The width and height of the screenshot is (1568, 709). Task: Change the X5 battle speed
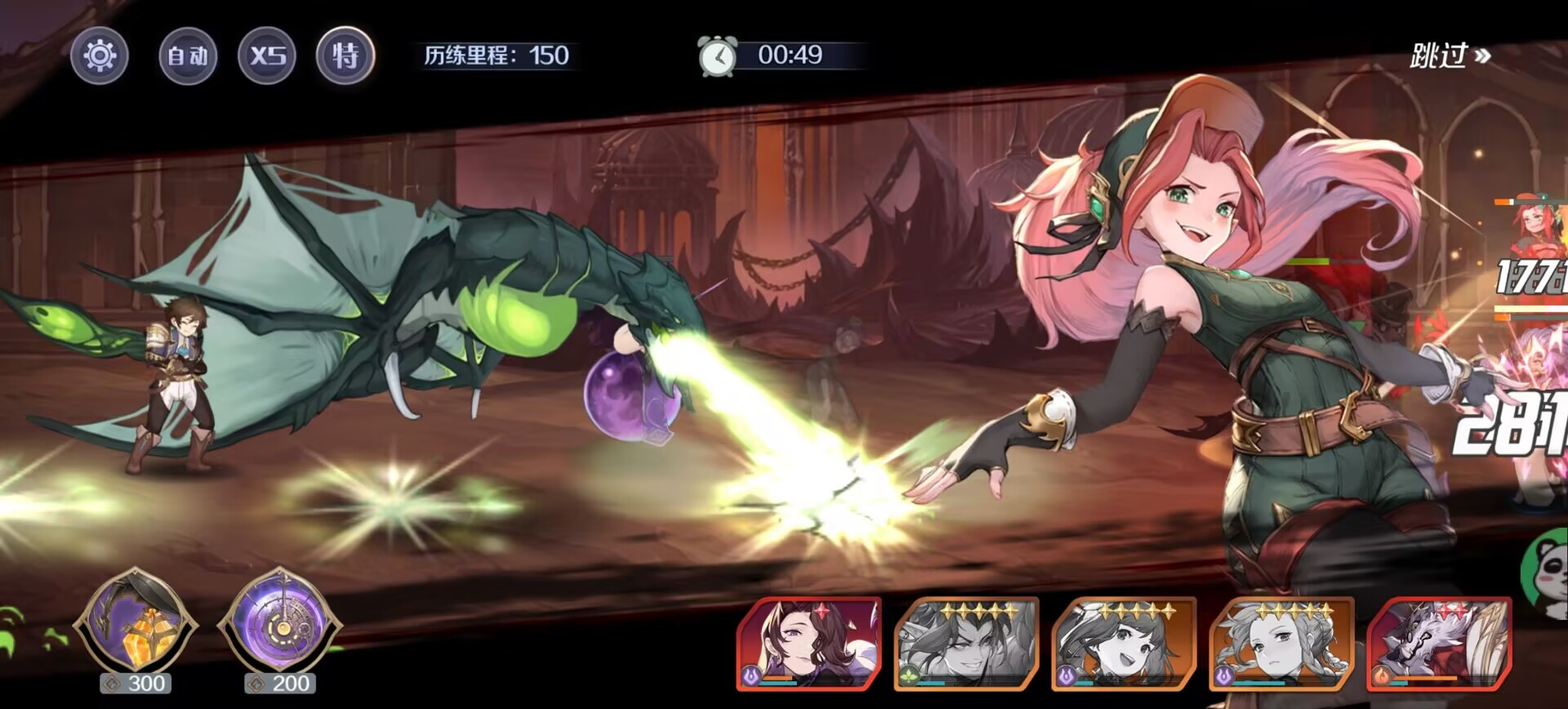(x=267, y=56)
